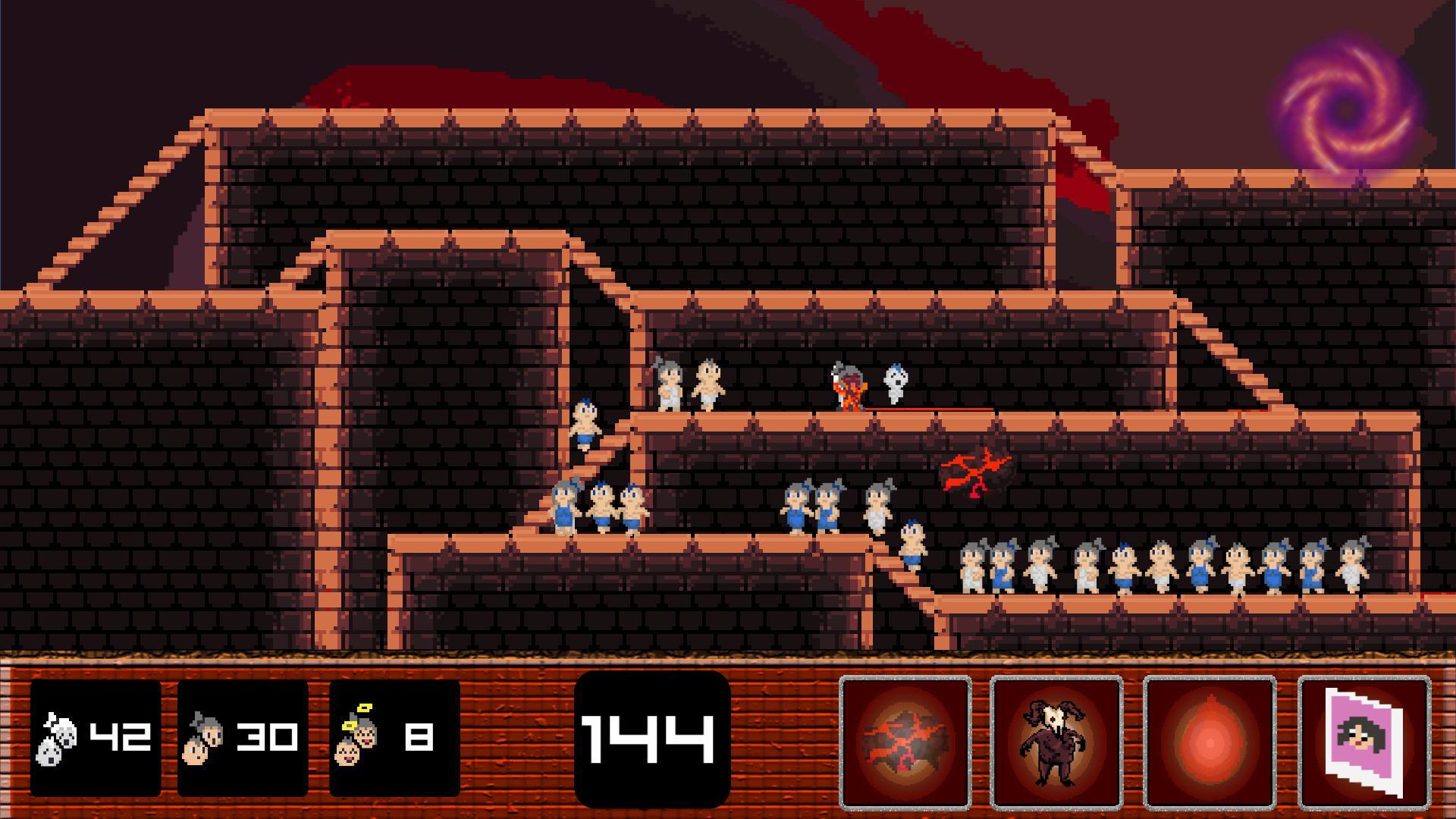The width and height of the screenshot is (1456, 819).
Task: Choose the glowing red orb ability
Action: [1210, 742]
